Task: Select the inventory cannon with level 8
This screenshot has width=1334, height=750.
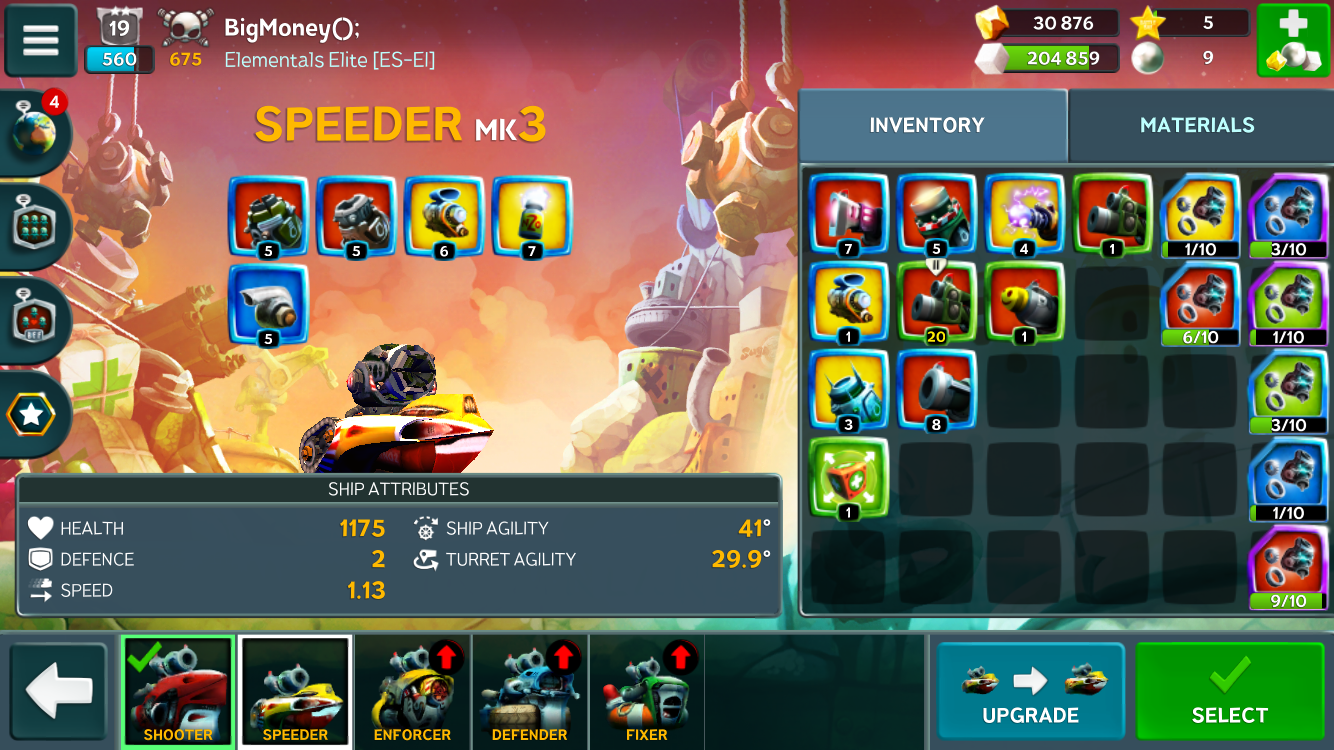Action: click(936, 391)
